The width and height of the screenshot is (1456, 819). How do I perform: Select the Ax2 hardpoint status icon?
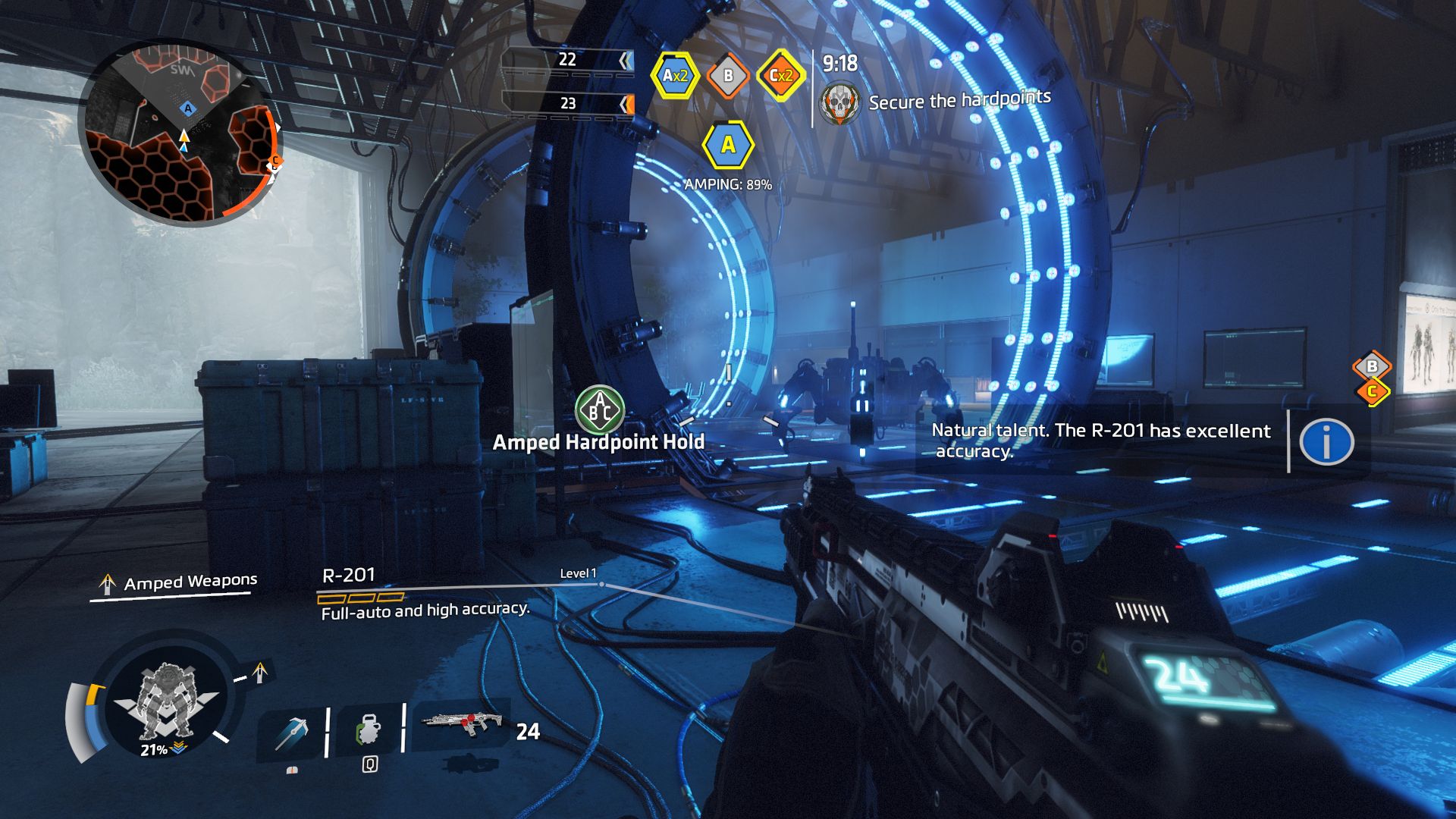pos(674,75)
